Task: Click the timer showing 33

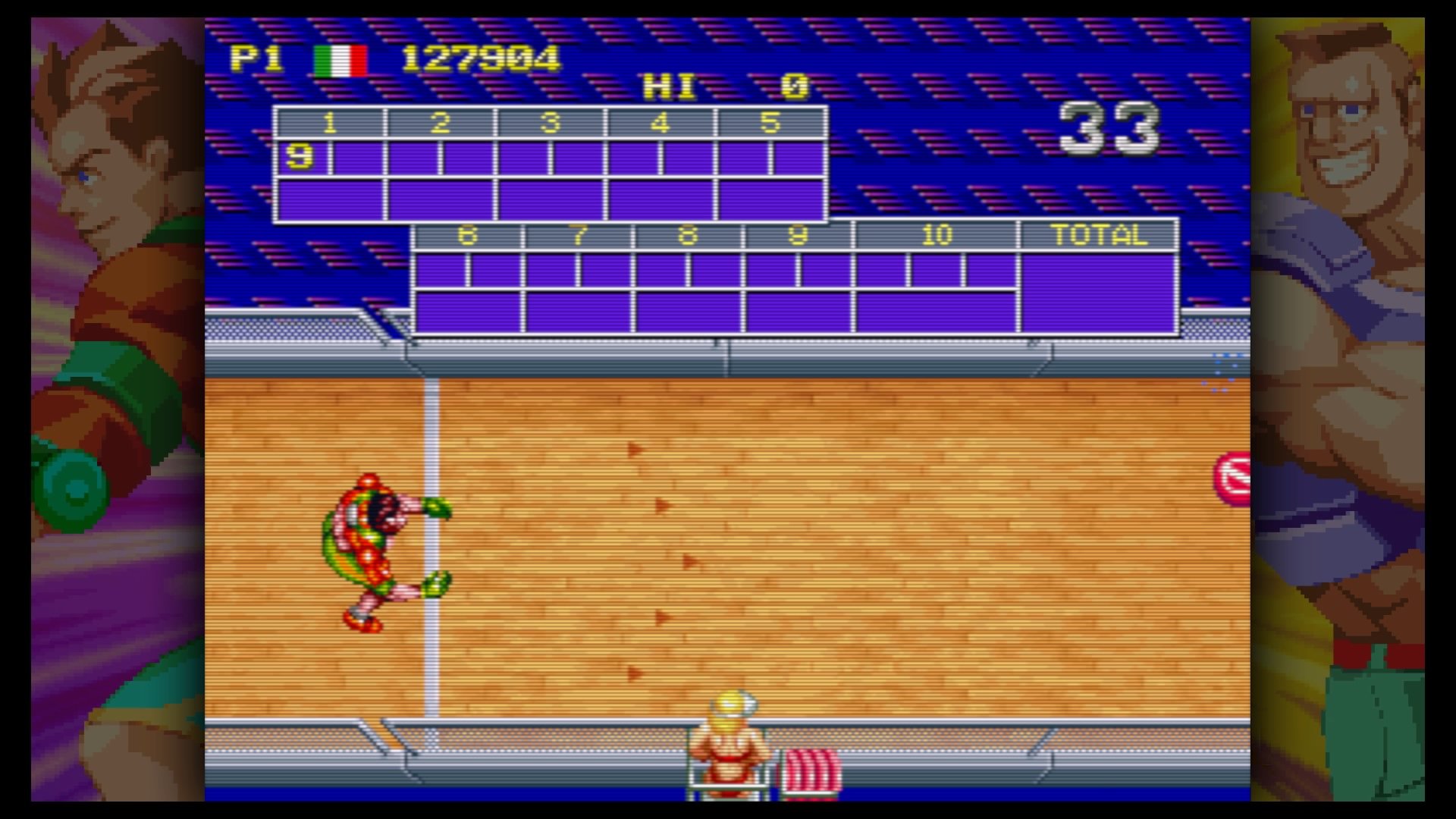Action: [x=1109, y=127]
